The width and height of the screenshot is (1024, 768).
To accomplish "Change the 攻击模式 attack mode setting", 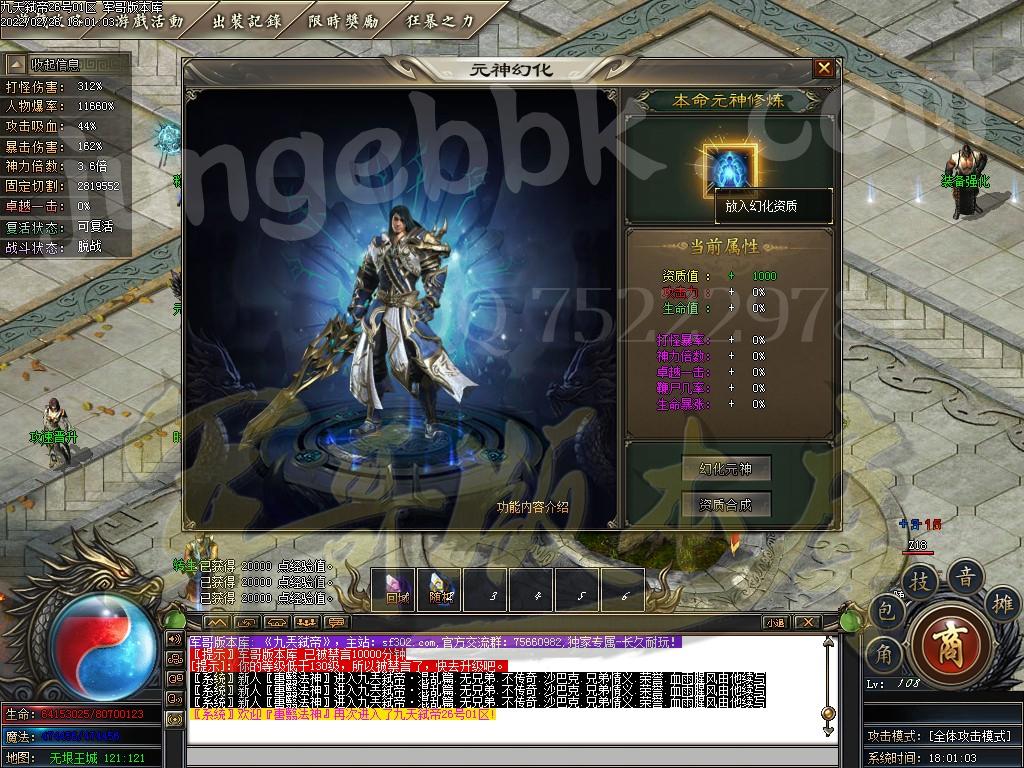I will point(940,736).
